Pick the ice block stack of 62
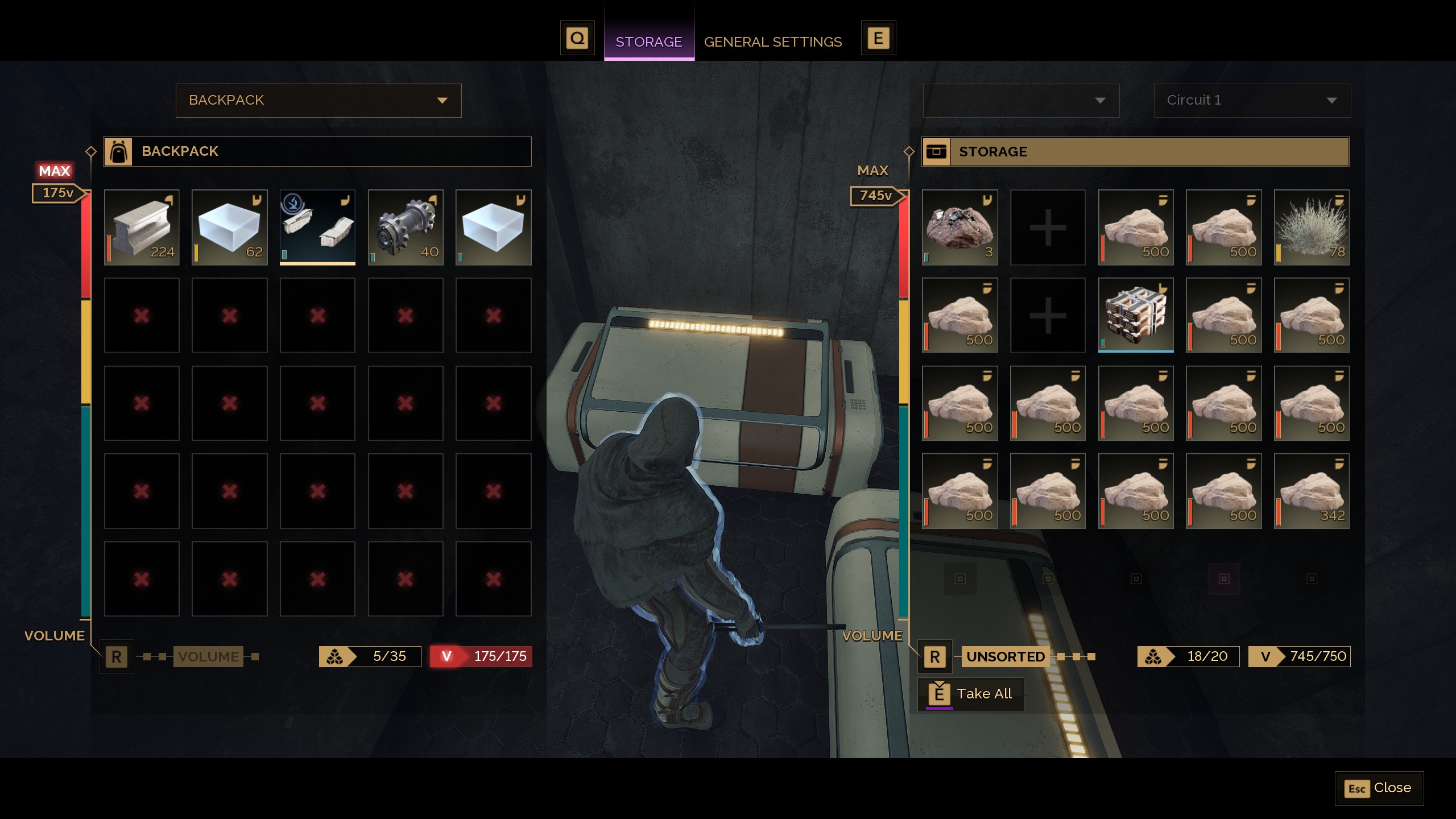 pyautogui.click(x=230, y=227)
